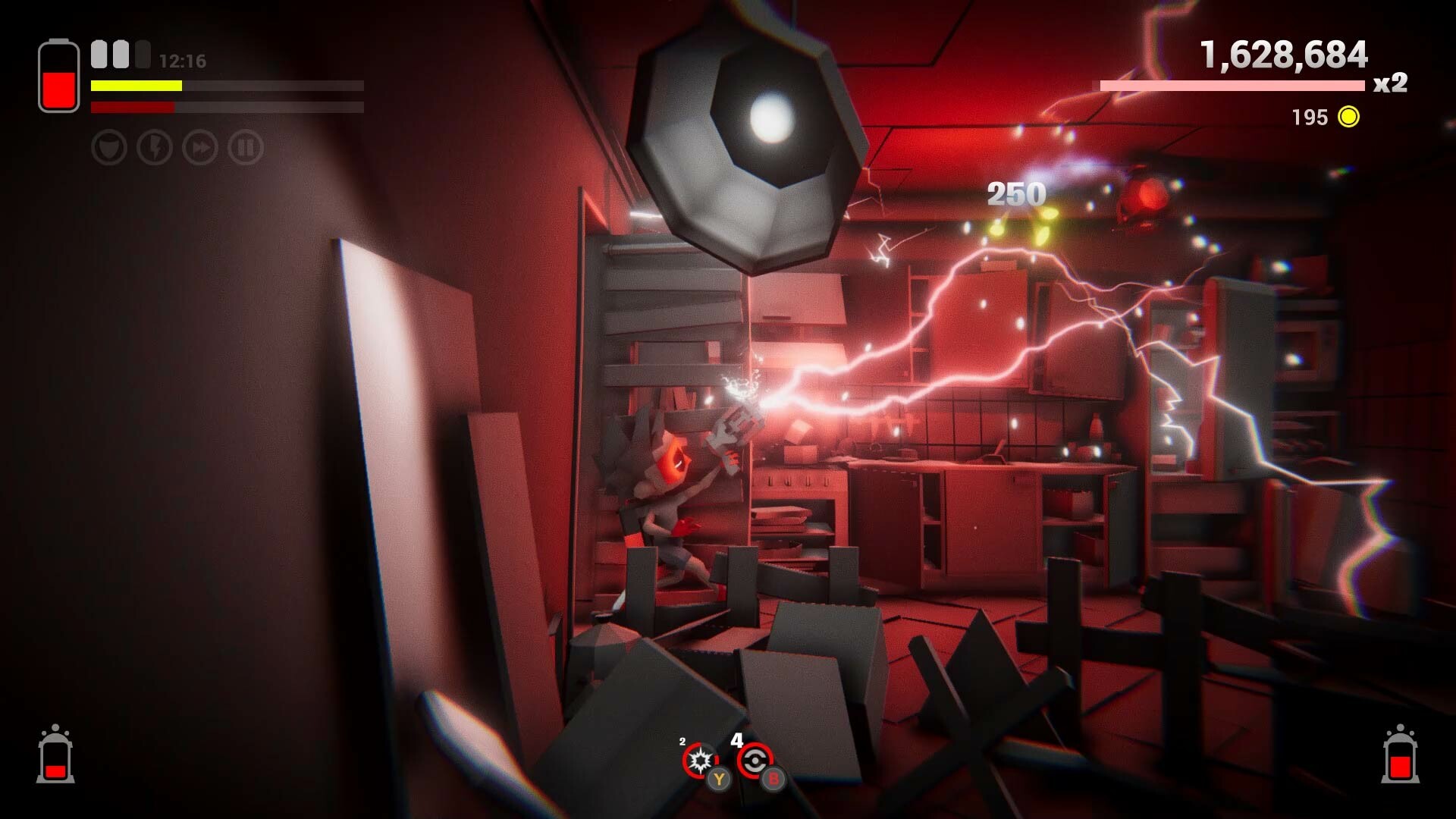The image size is (1456, 819).
Task: Select the explosion ability marked with Y
Action: 701,761
